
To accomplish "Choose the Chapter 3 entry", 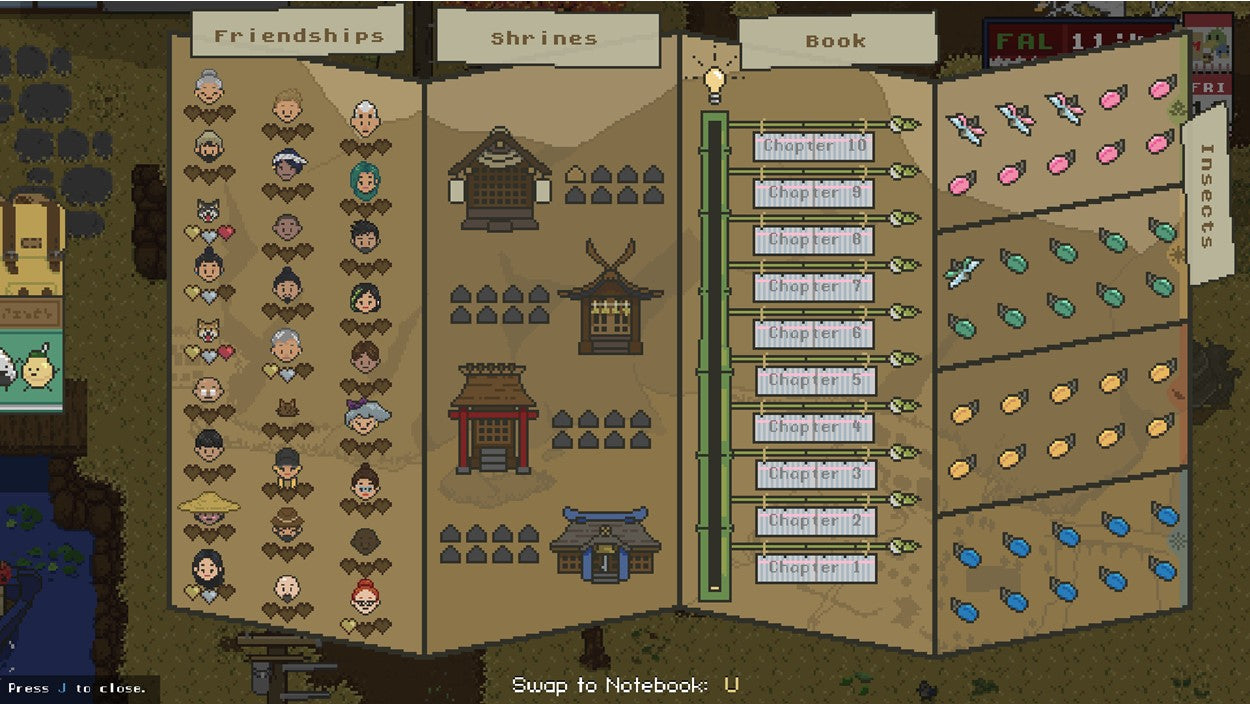I will pos(816,474).
